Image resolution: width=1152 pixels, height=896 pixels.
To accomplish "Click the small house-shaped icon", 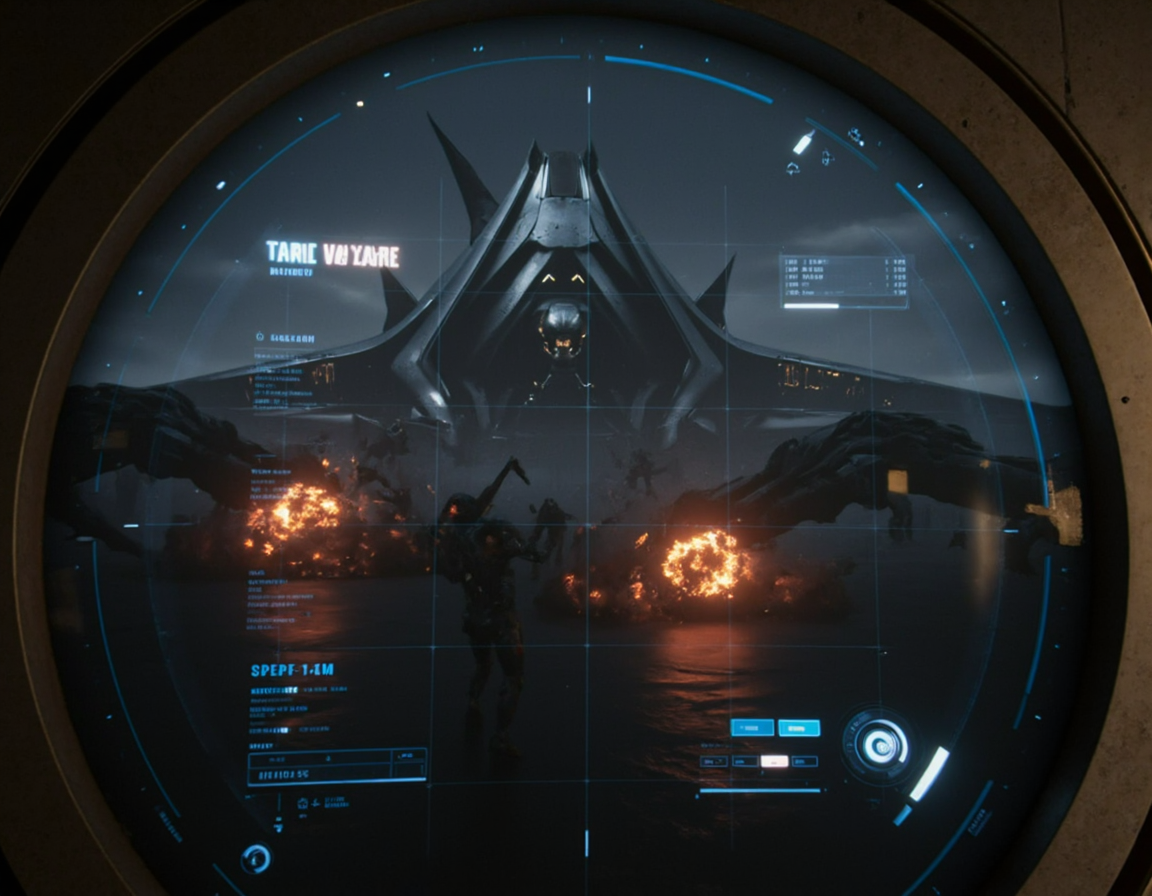I will click(792, 168).
